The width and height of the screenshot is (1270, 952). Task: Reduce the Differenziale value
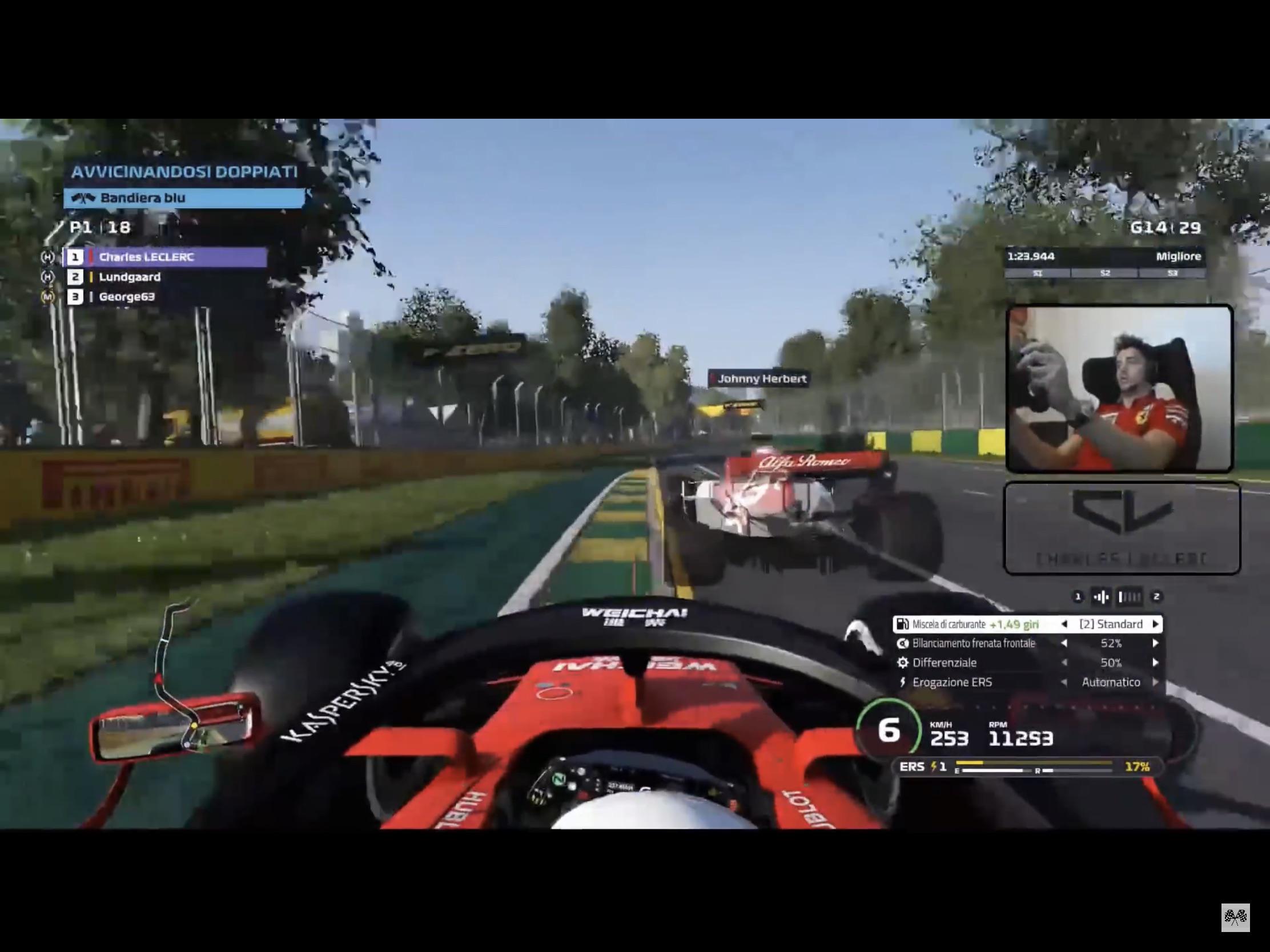(x=1064, y=663)
